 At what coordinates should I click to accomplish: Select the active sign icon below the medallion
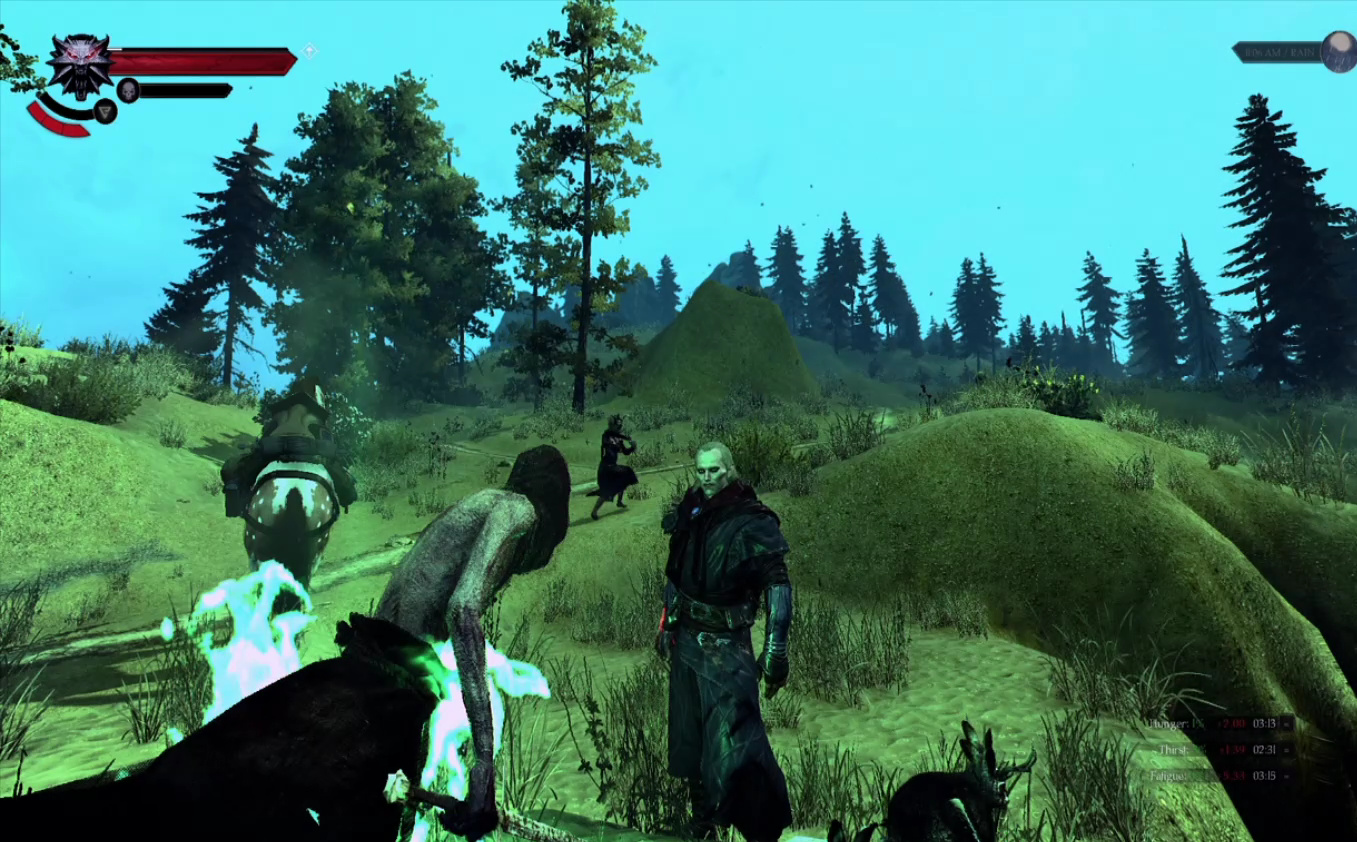click(105, 111)
